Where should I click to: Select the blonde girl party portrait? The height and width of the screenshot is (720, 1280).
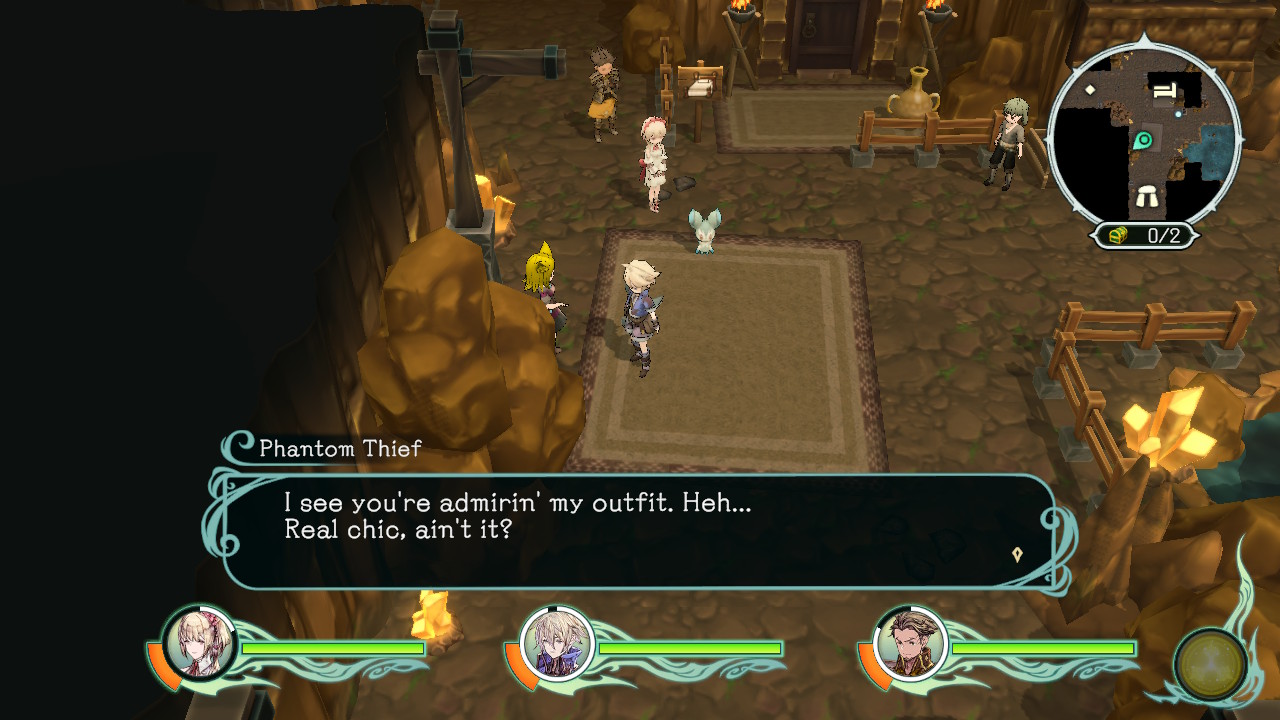click(x=198, y=643)
